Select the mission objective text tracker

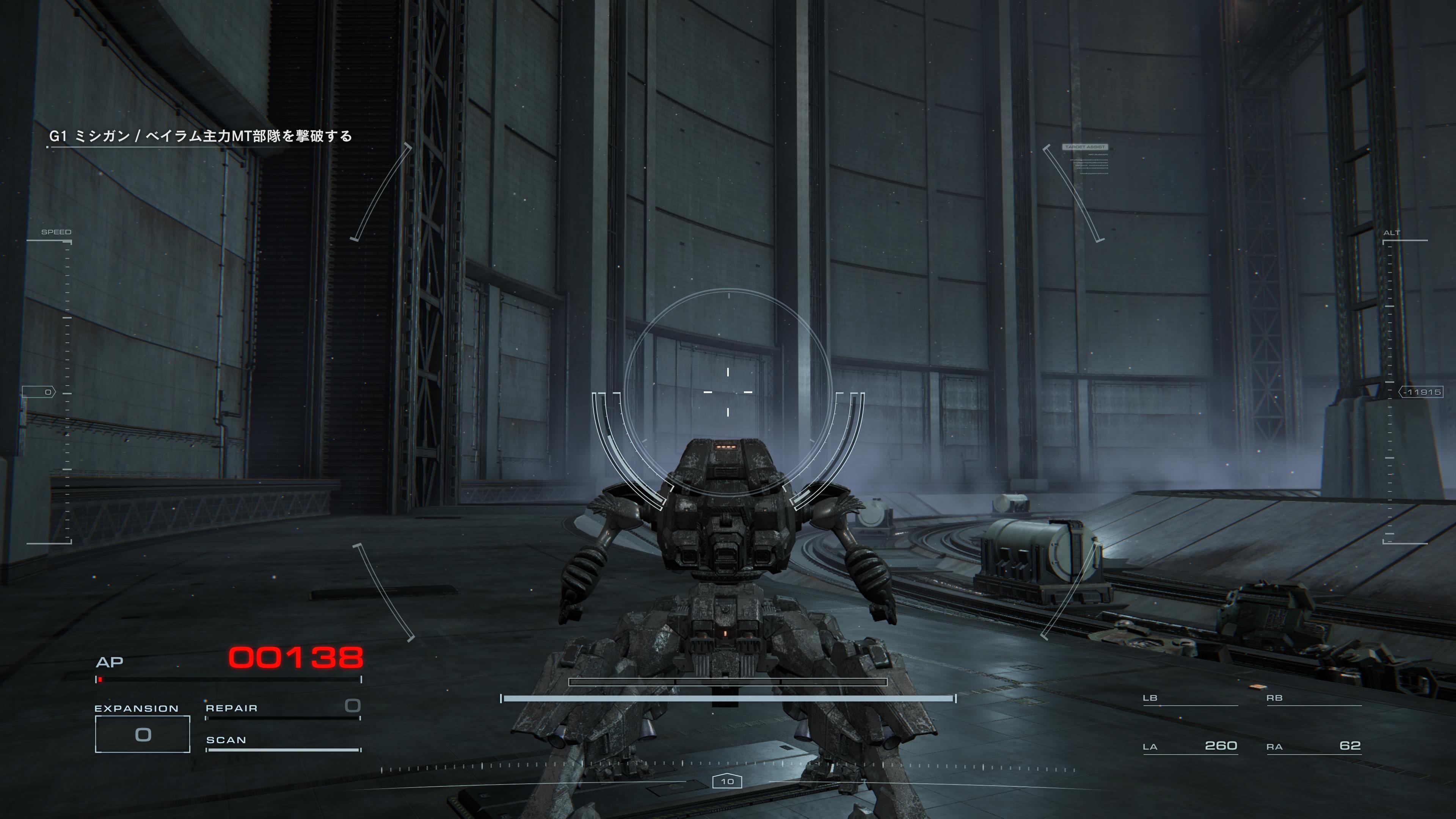click(201, 136)
